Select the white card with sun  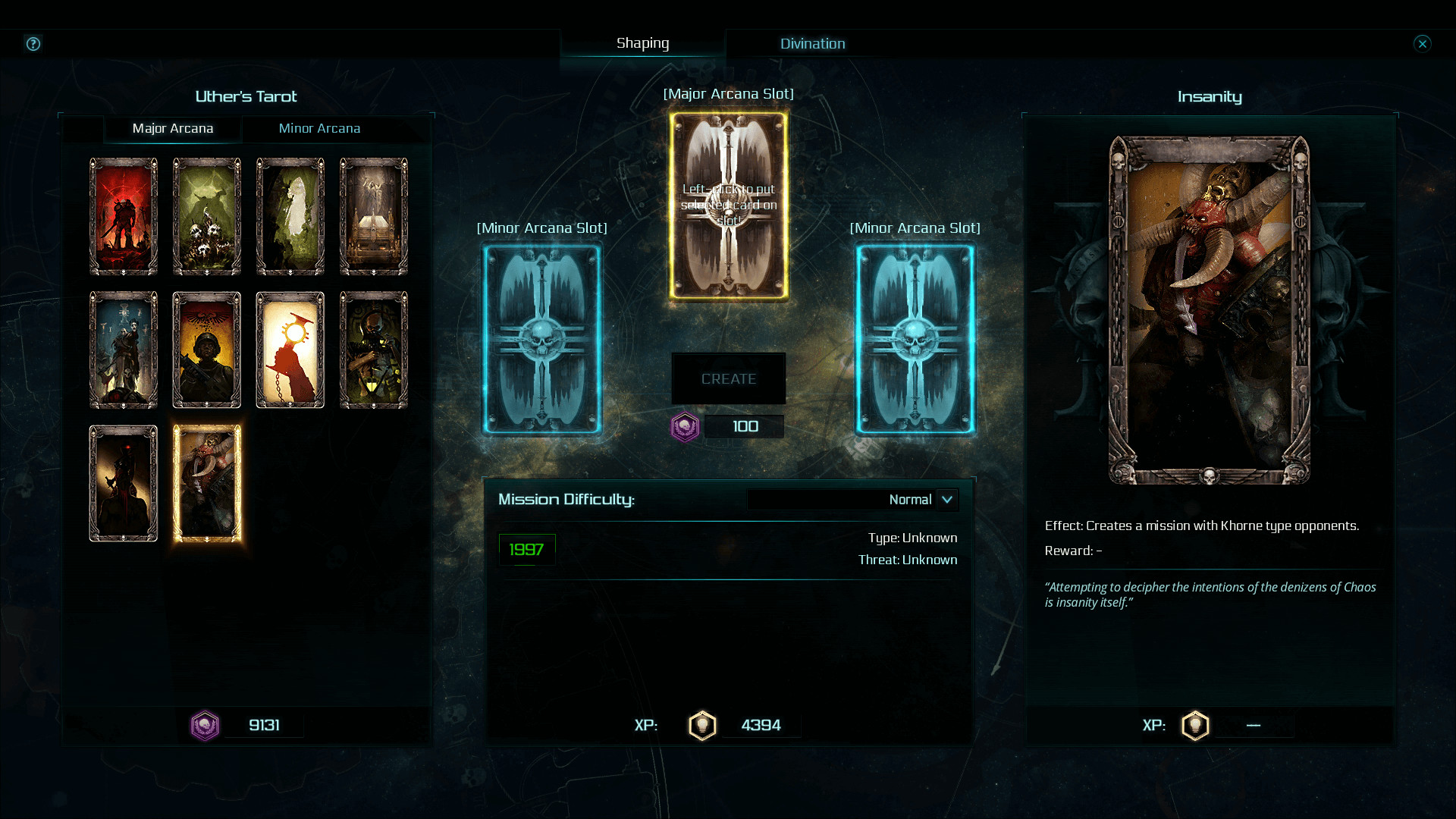[290, 350]
